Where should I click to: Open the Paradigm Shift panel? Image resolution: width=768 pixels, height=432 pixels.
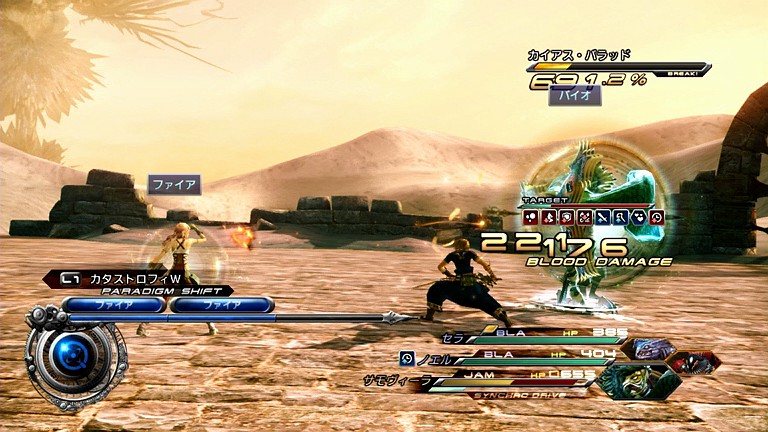click(x=148, y=290)
